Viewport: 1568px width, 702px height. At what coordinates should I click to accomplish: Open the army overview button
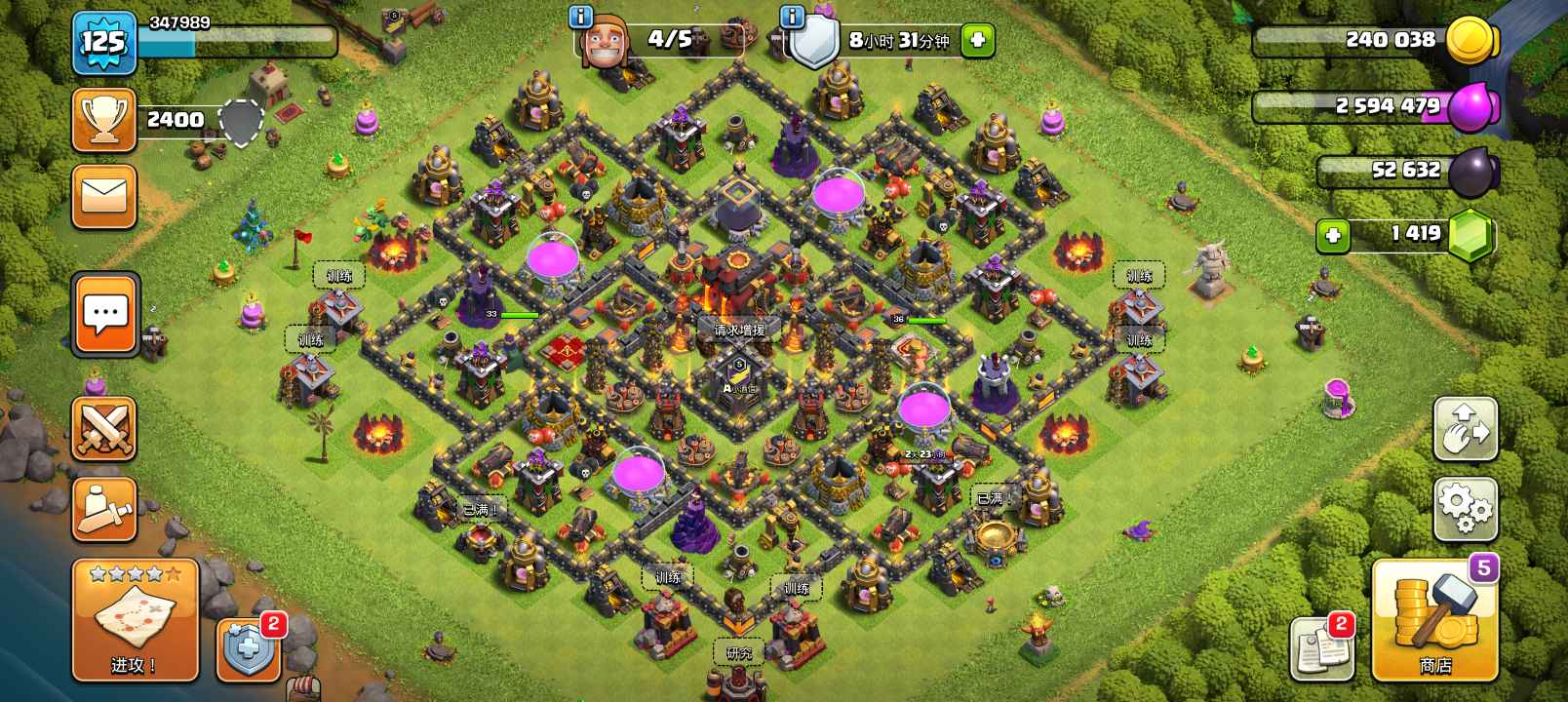[103, 508]
